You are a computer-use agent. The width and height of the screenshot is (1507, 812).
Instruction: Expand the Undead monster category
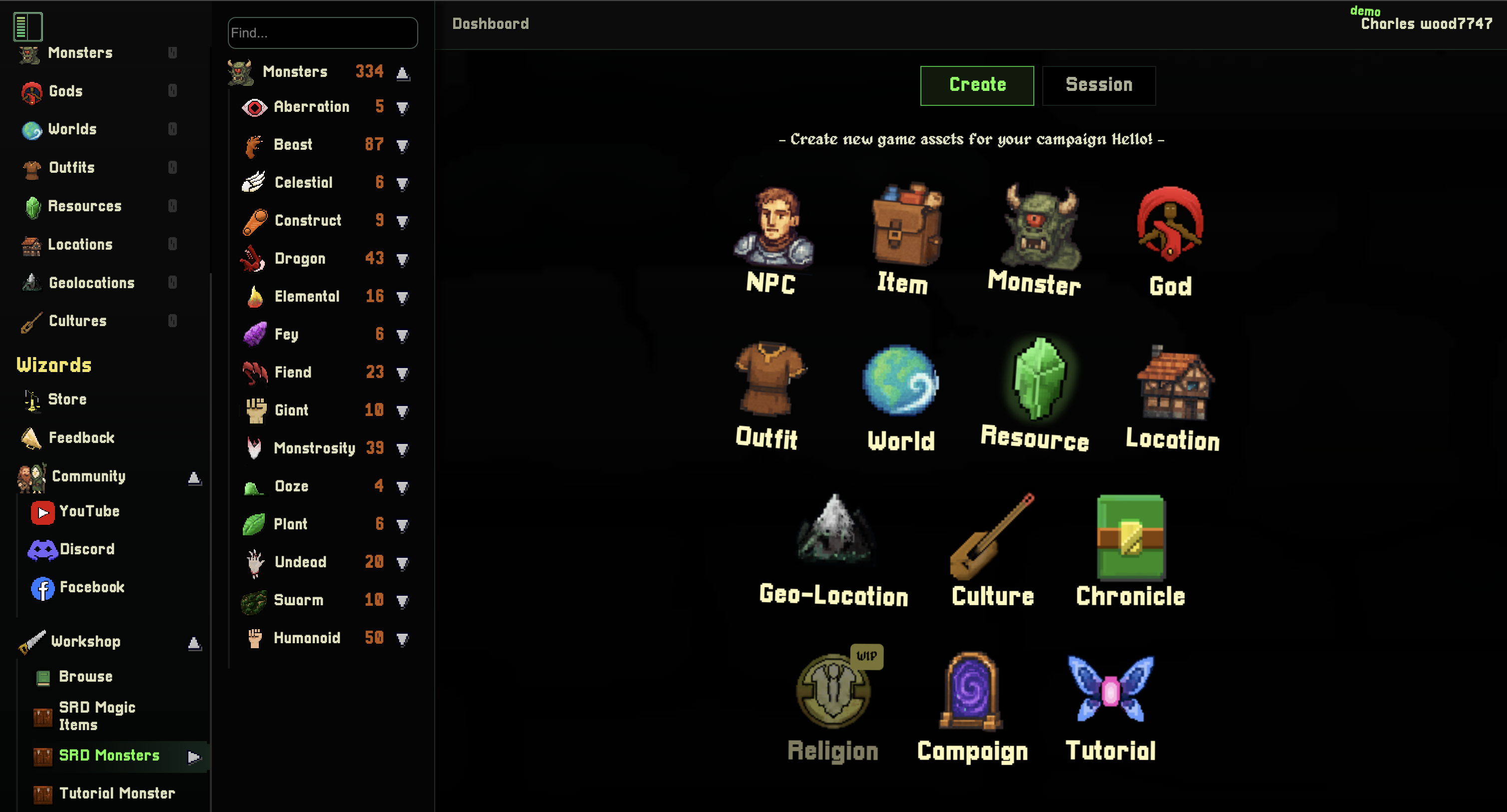[x=403, y=562]
